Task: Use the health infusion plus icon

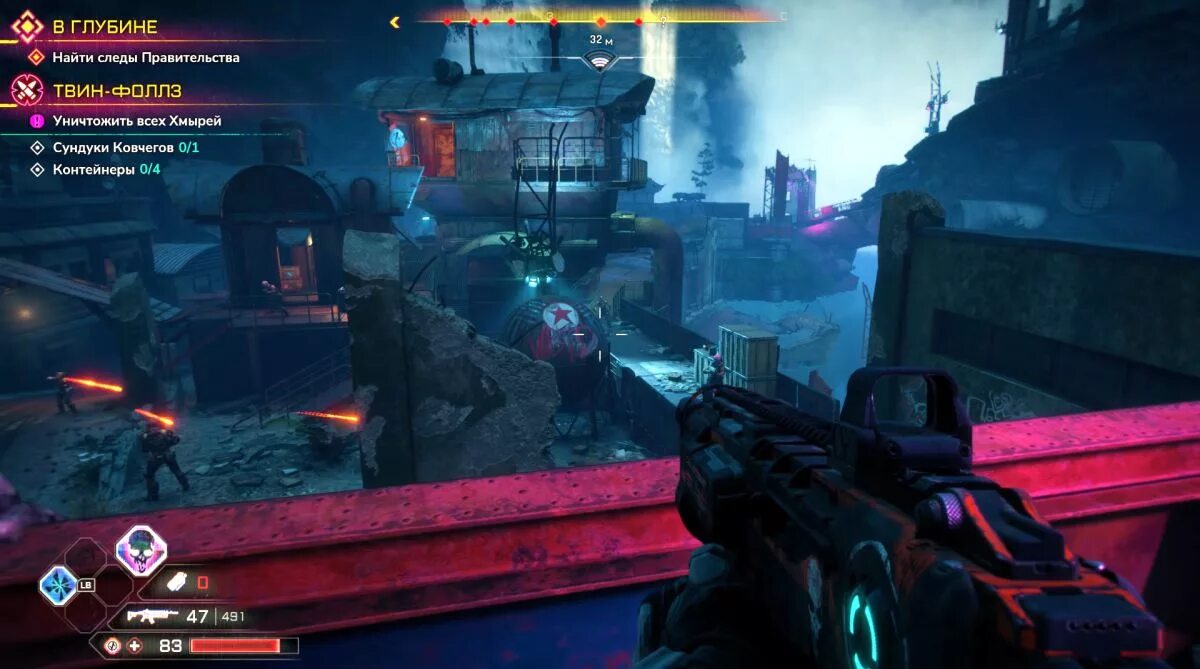Action: pos(134,646)
